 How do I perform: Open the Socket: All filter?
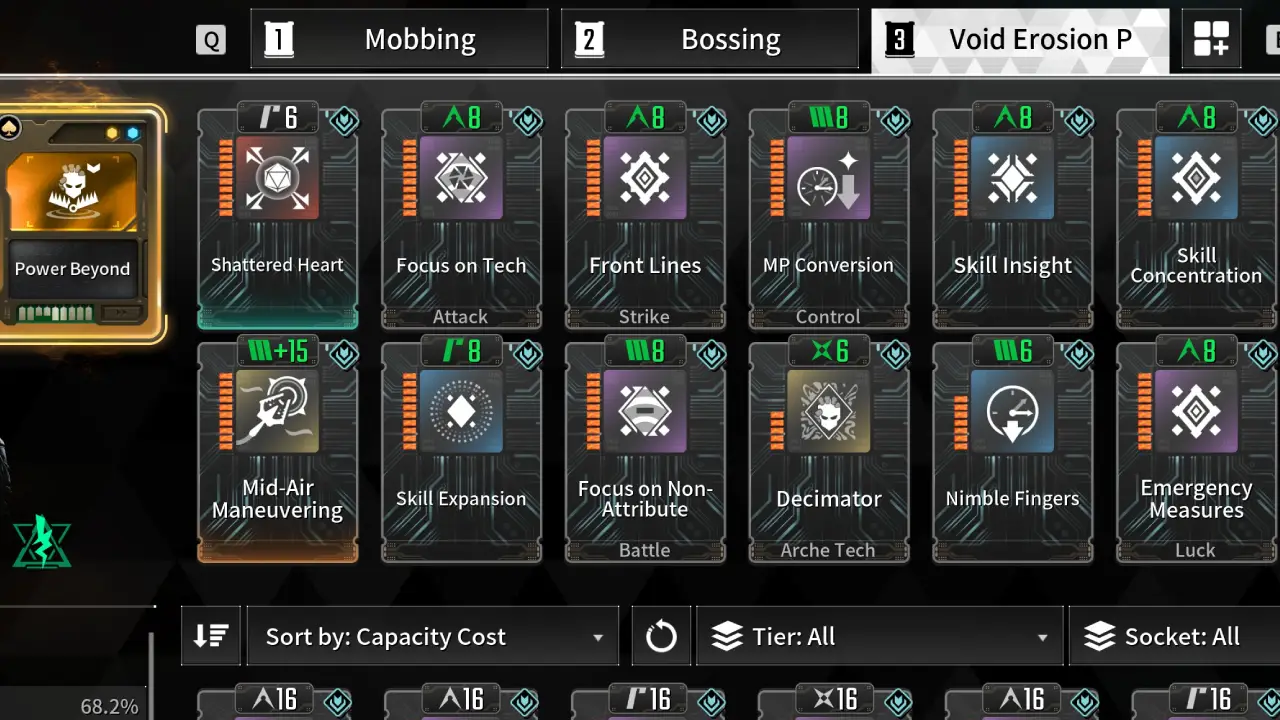coord(1175,635)
